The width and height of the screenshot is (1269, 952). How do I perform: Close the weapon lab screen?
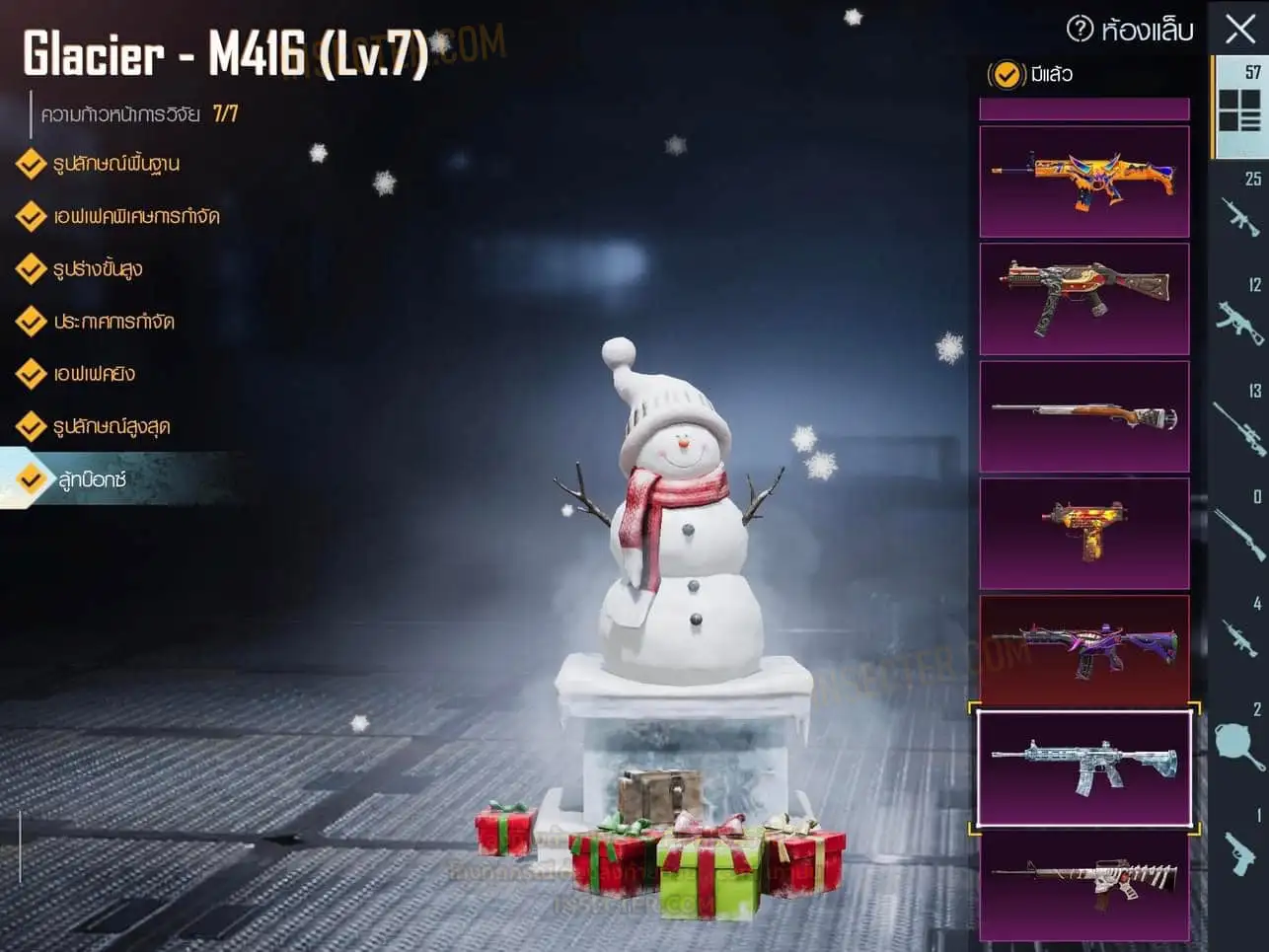coord(1239,28)
